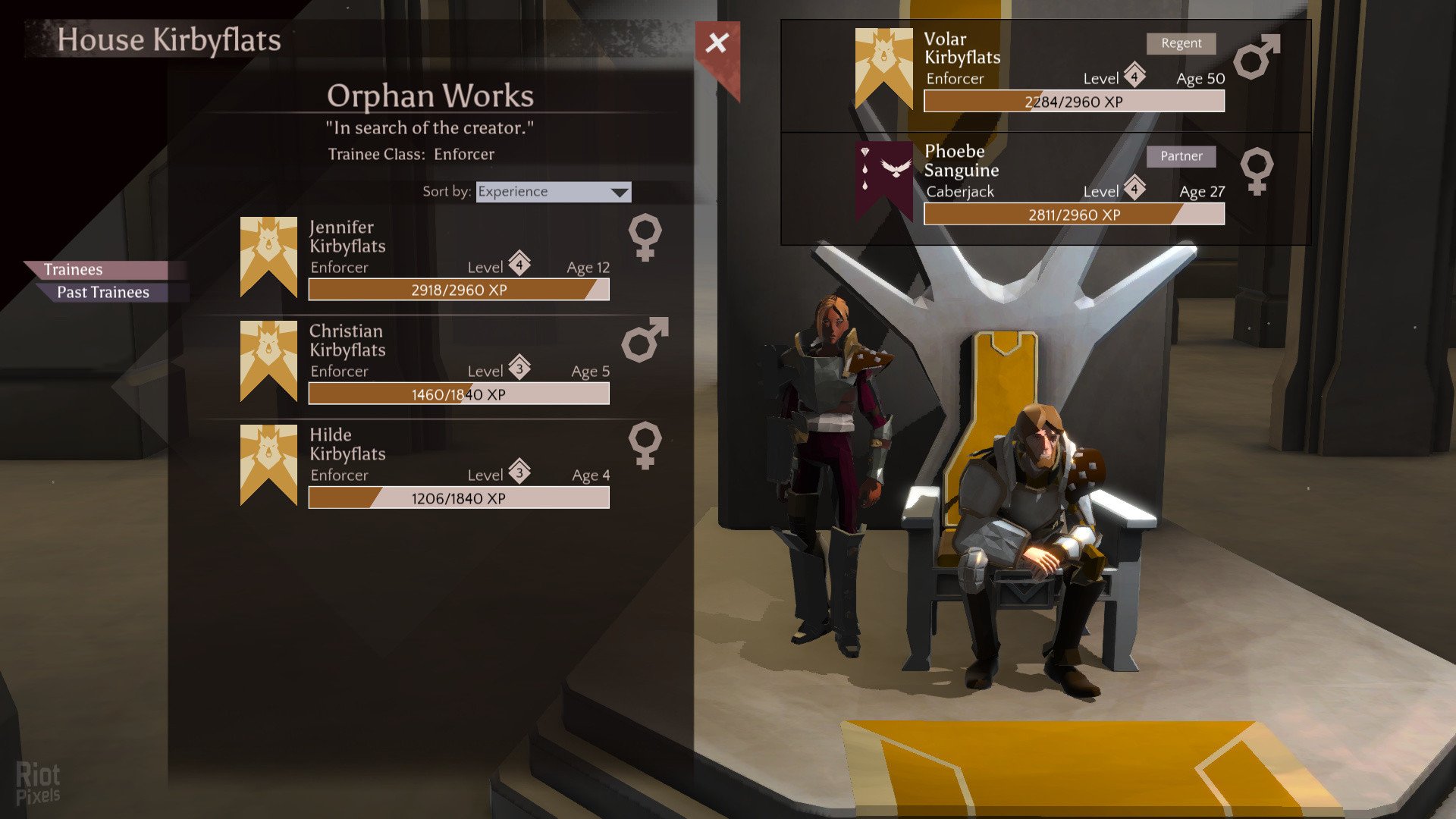
Task: Click the Partner label button
Action: pos(1181,156)
